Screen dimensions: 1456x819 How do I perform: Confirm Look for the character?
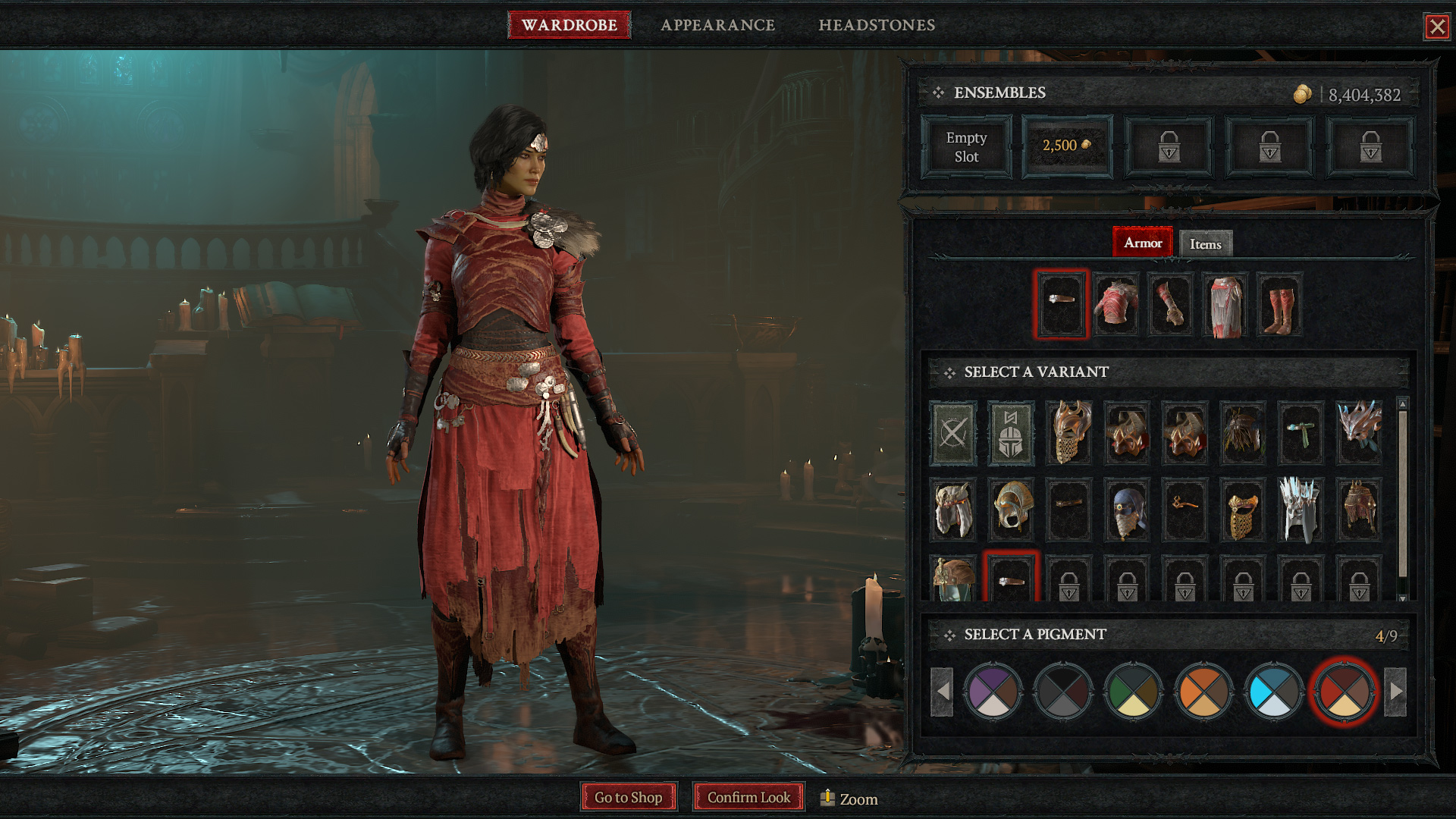point(748,797)
